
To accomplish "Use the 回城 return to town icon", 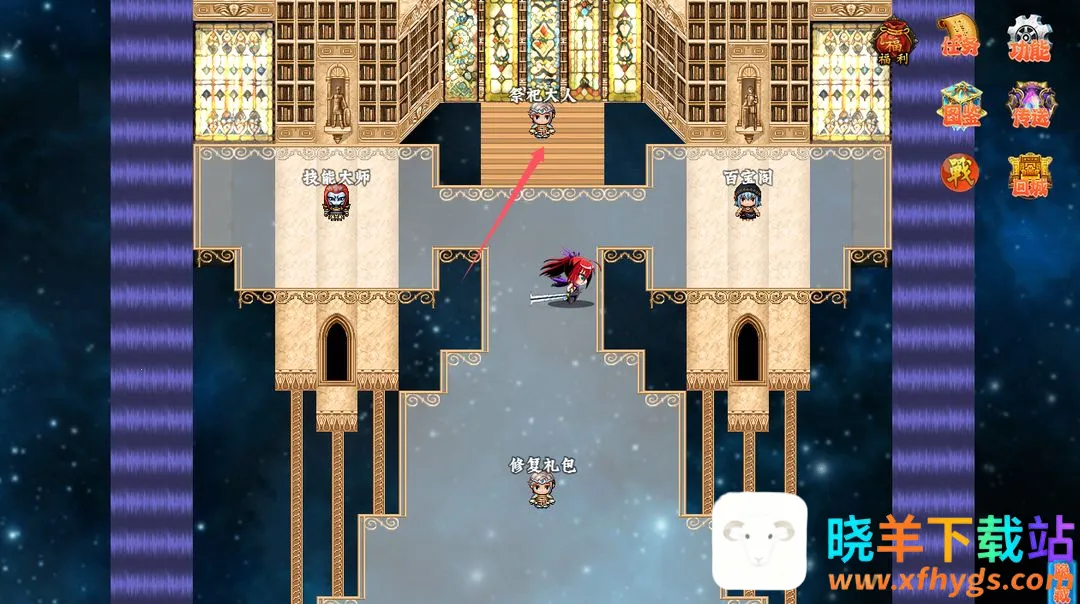I will point(1028,174).
